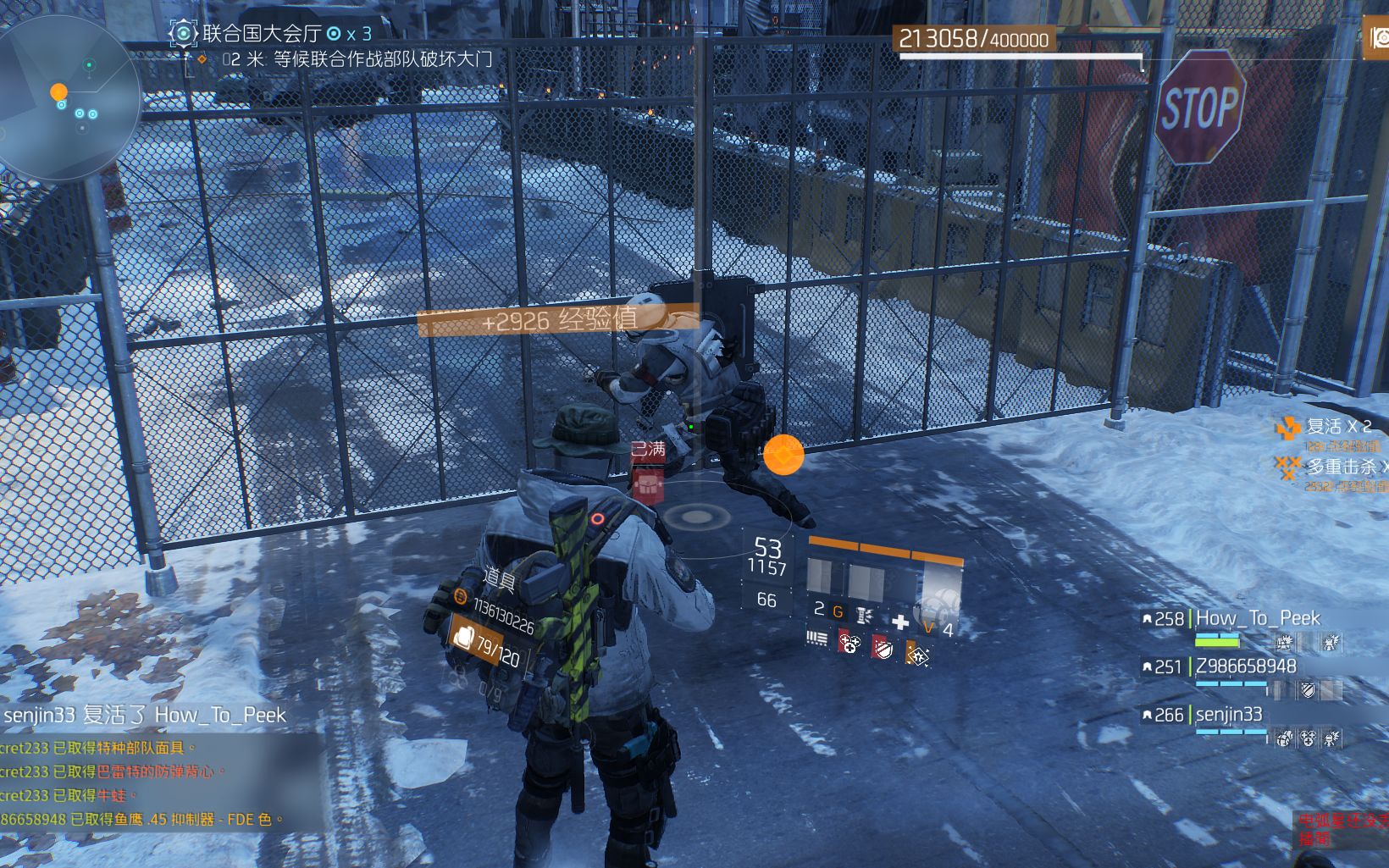Viewport: 1389px width, 868px height.
Task: Select group member senjin33
Action: tap(1228, 715)
